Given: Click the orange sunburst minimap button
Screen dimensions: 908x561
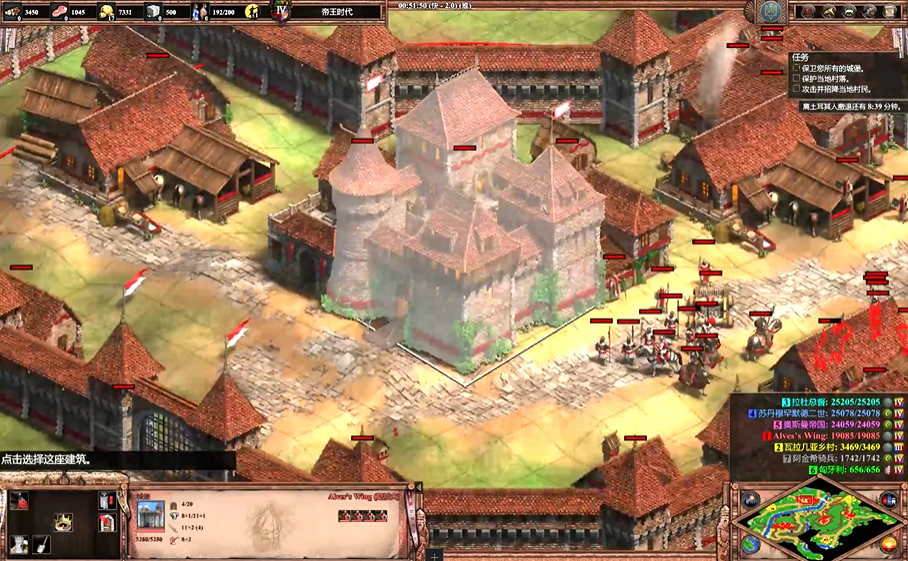Looking at the screenshot, I should pos(888,544).
